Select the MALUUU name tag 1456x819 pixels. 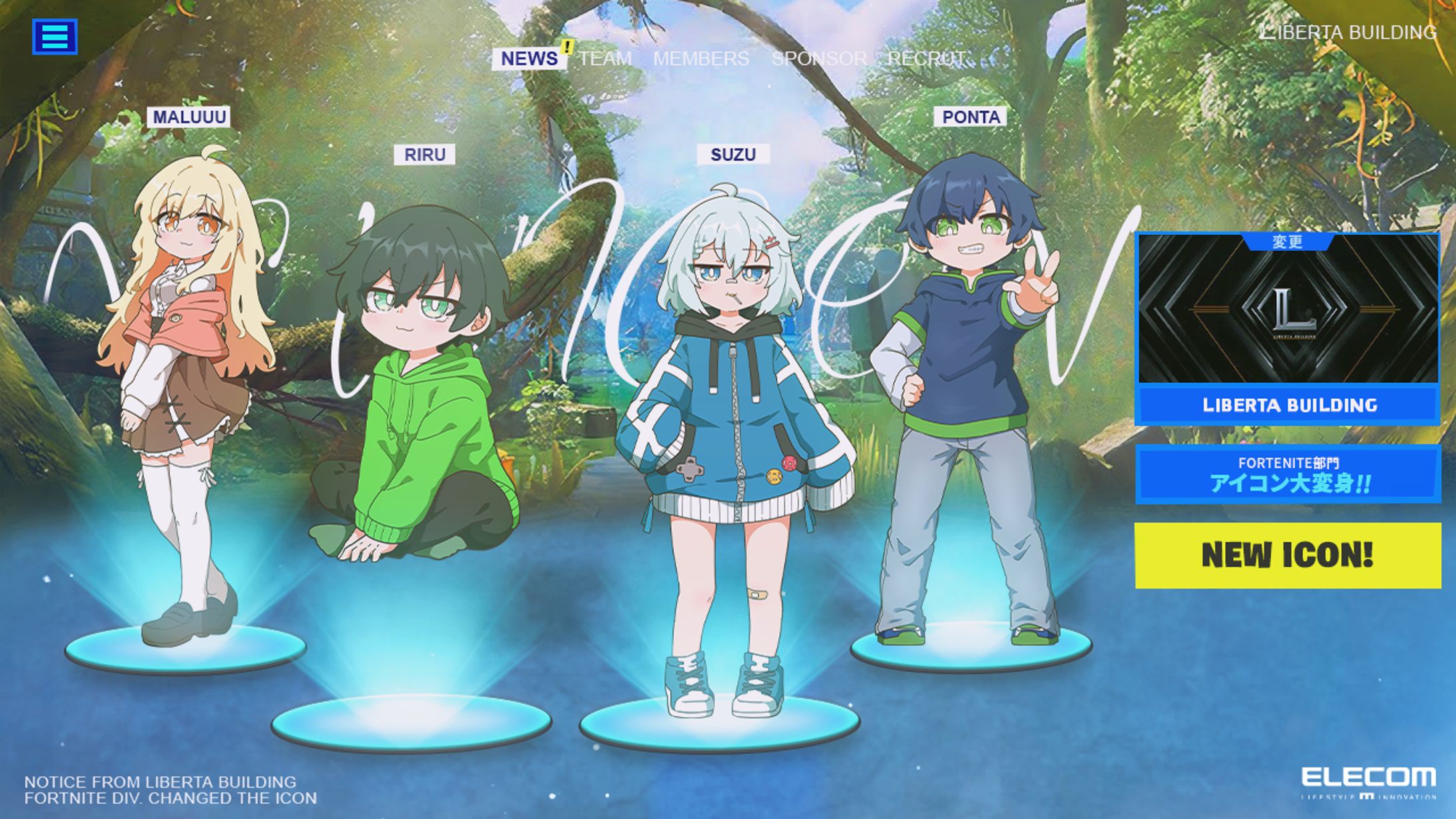pyautogui.click(x=189, y=117)
